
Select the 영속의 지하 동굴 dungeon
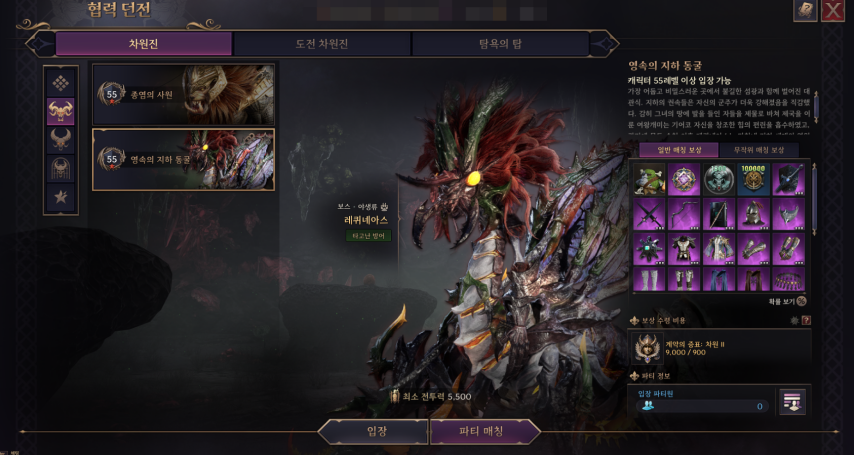point(183,159)
